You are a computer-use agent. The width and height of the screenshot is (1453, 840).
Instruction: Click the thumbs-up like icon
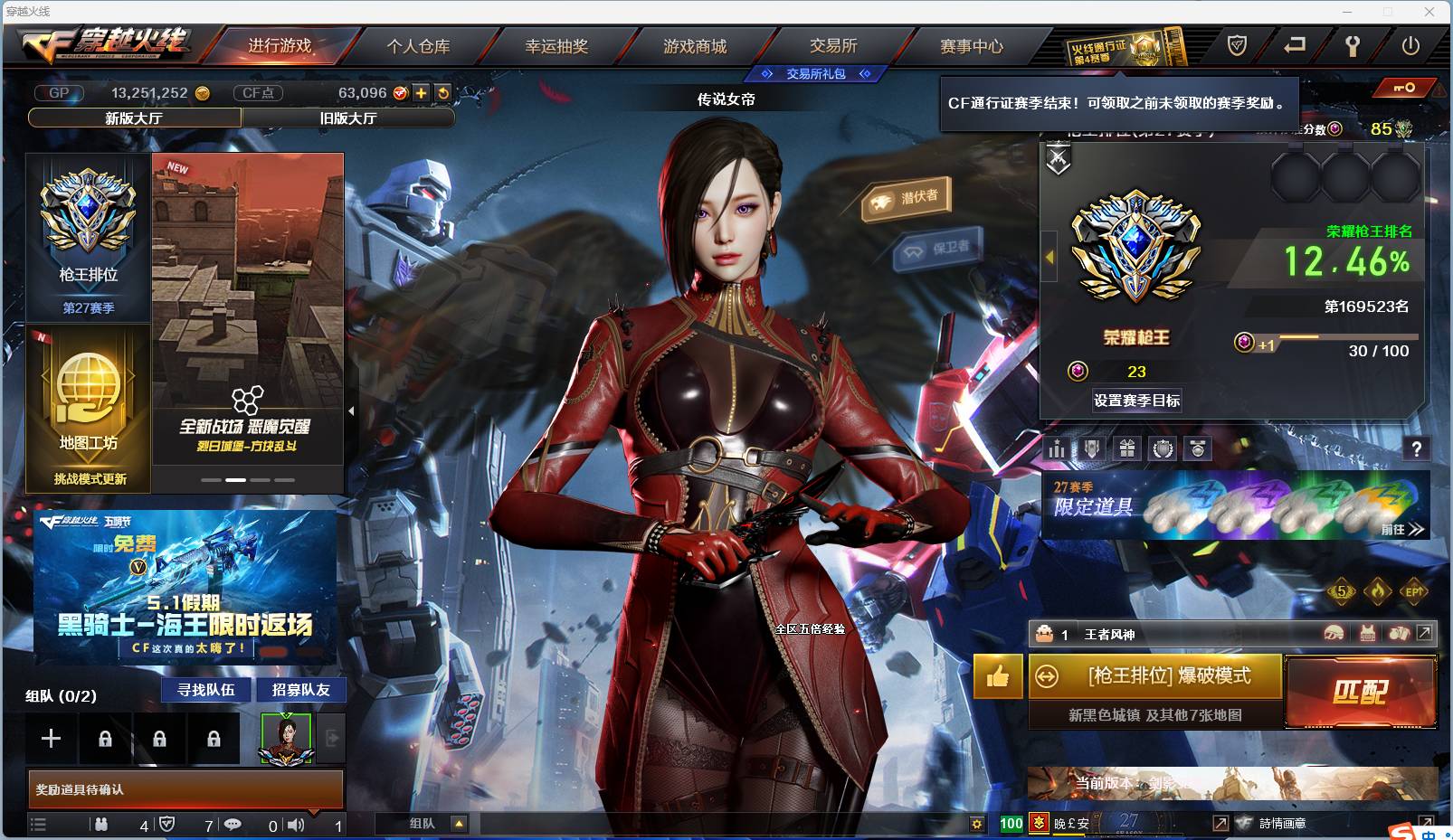tap(997, 676)
